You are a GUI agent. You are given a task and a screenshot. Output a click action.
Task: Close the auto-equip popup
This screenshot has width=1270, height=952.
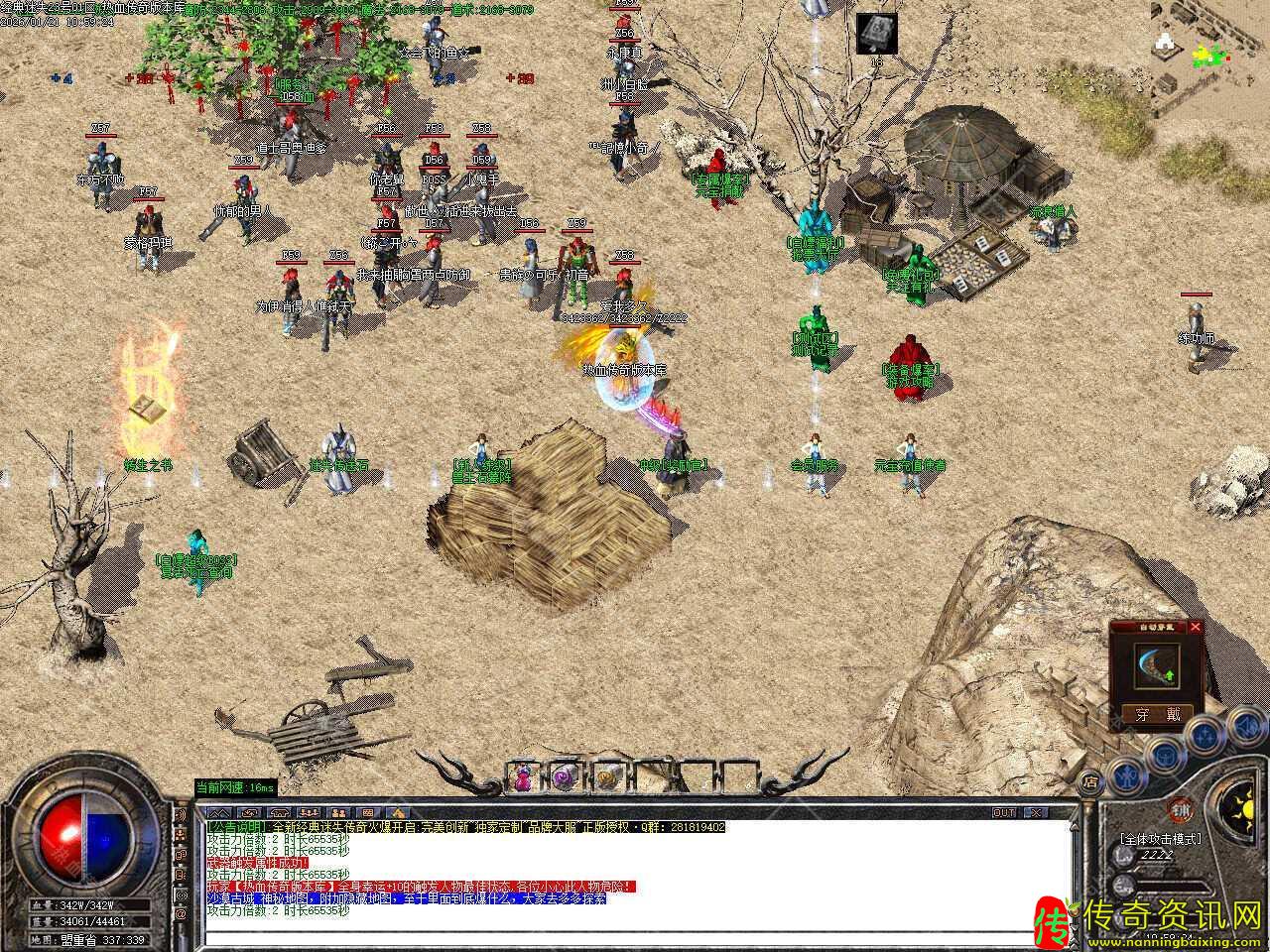[1195, 627]
